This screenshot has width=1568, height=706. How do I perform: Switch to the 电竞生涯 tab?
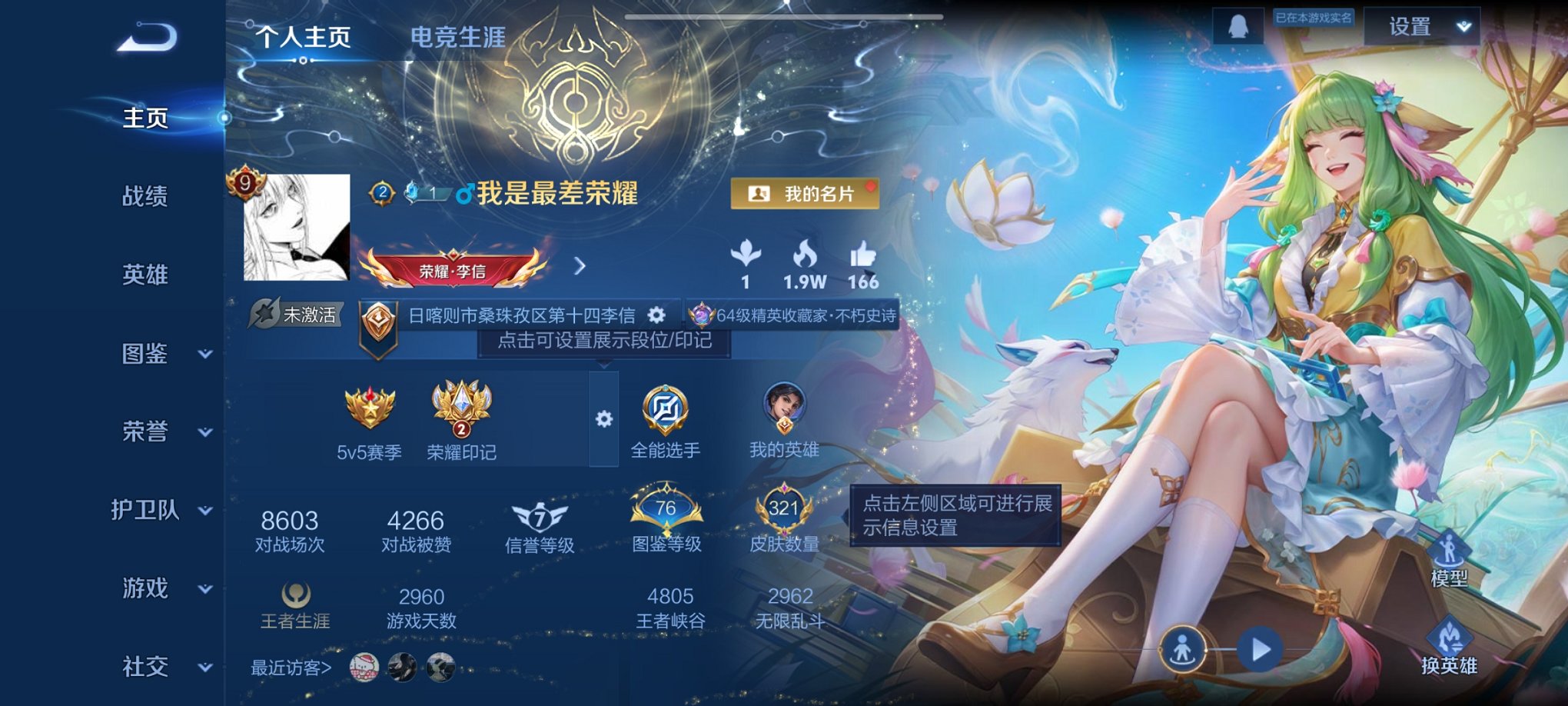click(459, 36)
